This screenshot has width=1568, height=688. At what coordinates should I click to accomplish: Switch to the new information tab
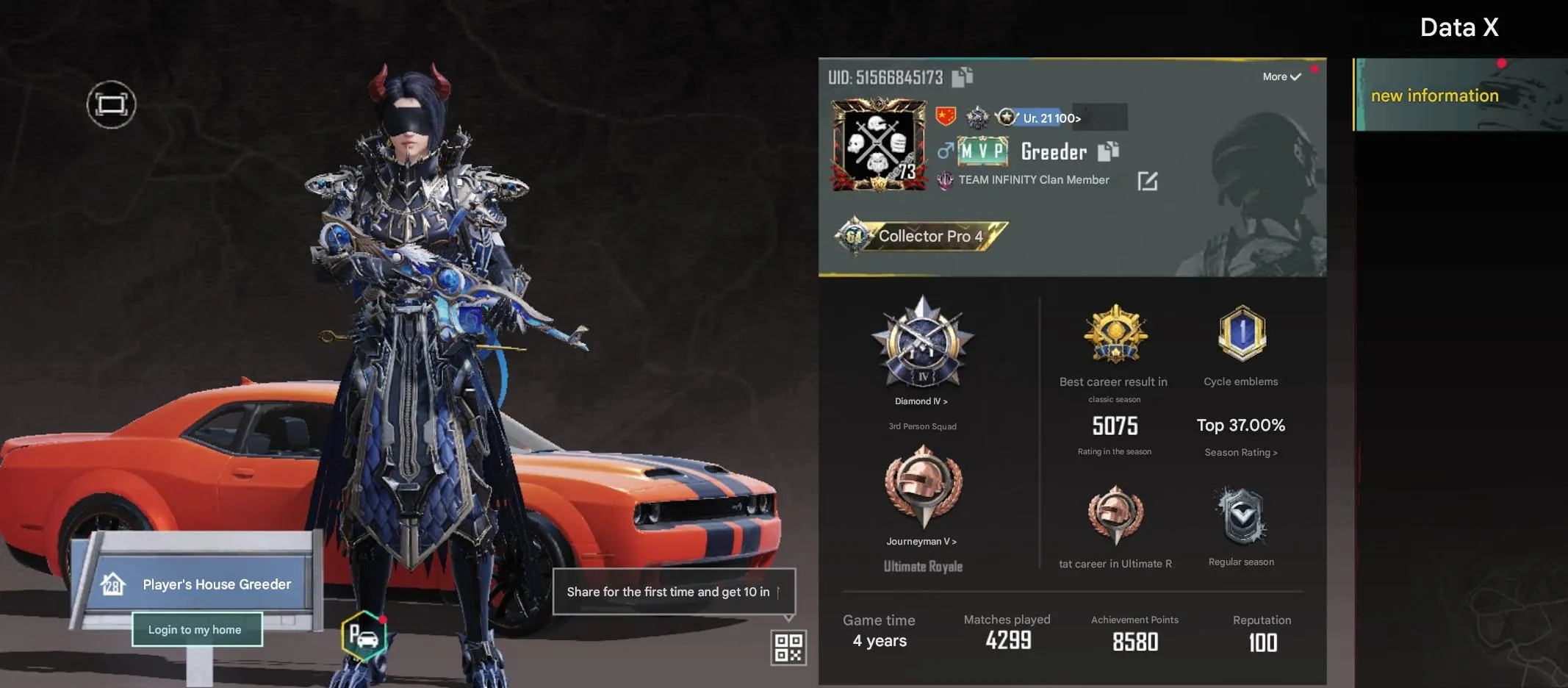coord(1434,96)
